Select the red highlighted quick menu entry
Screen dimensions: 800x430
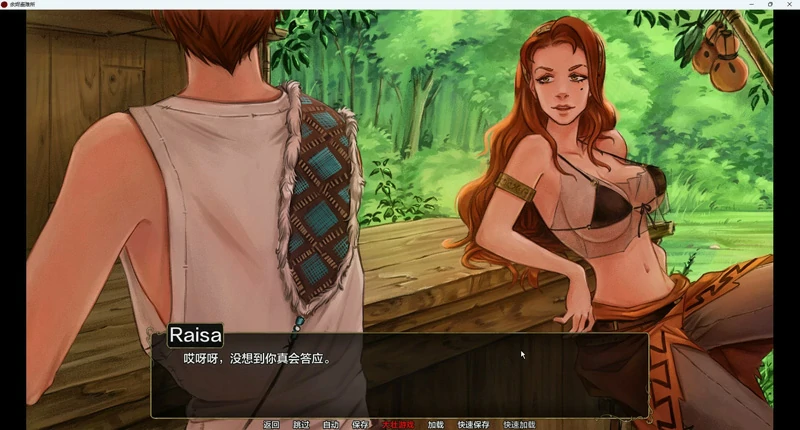click(x=398, y=425)
